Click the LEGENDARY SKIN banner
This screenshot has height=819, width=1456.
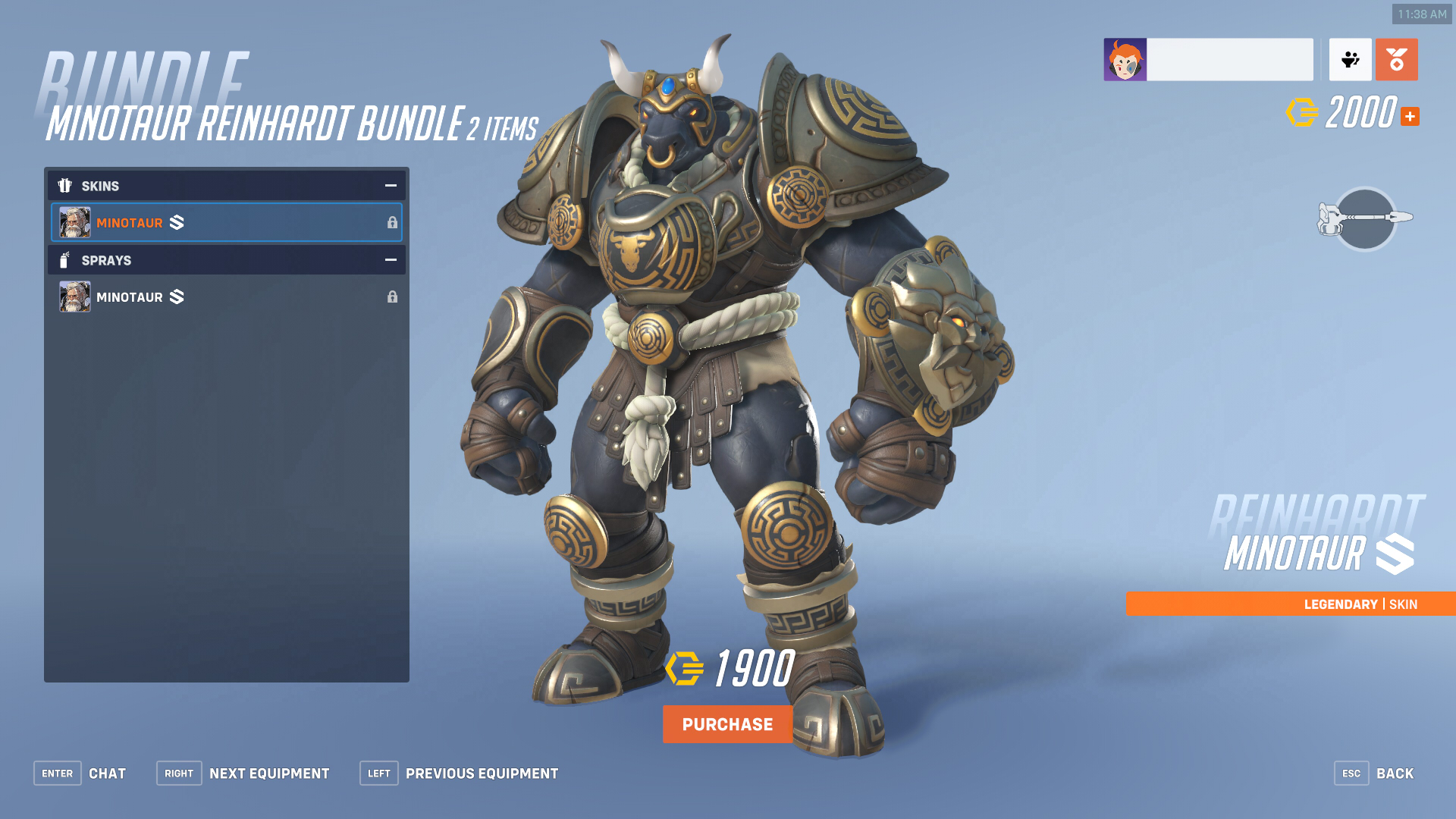coord(1289,604)
